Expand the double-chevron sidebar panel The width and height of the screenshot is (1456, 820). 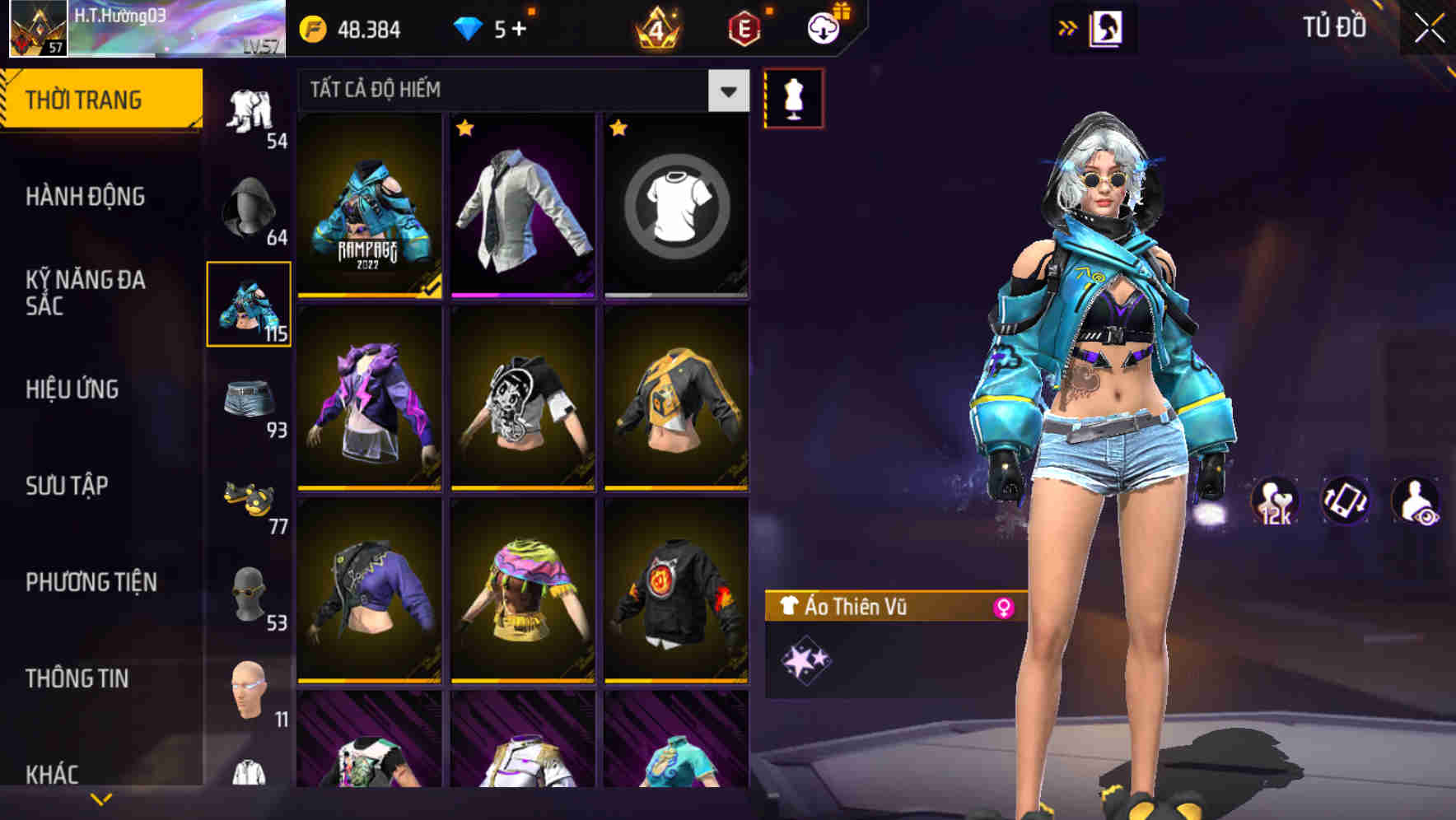(1068, 26)
